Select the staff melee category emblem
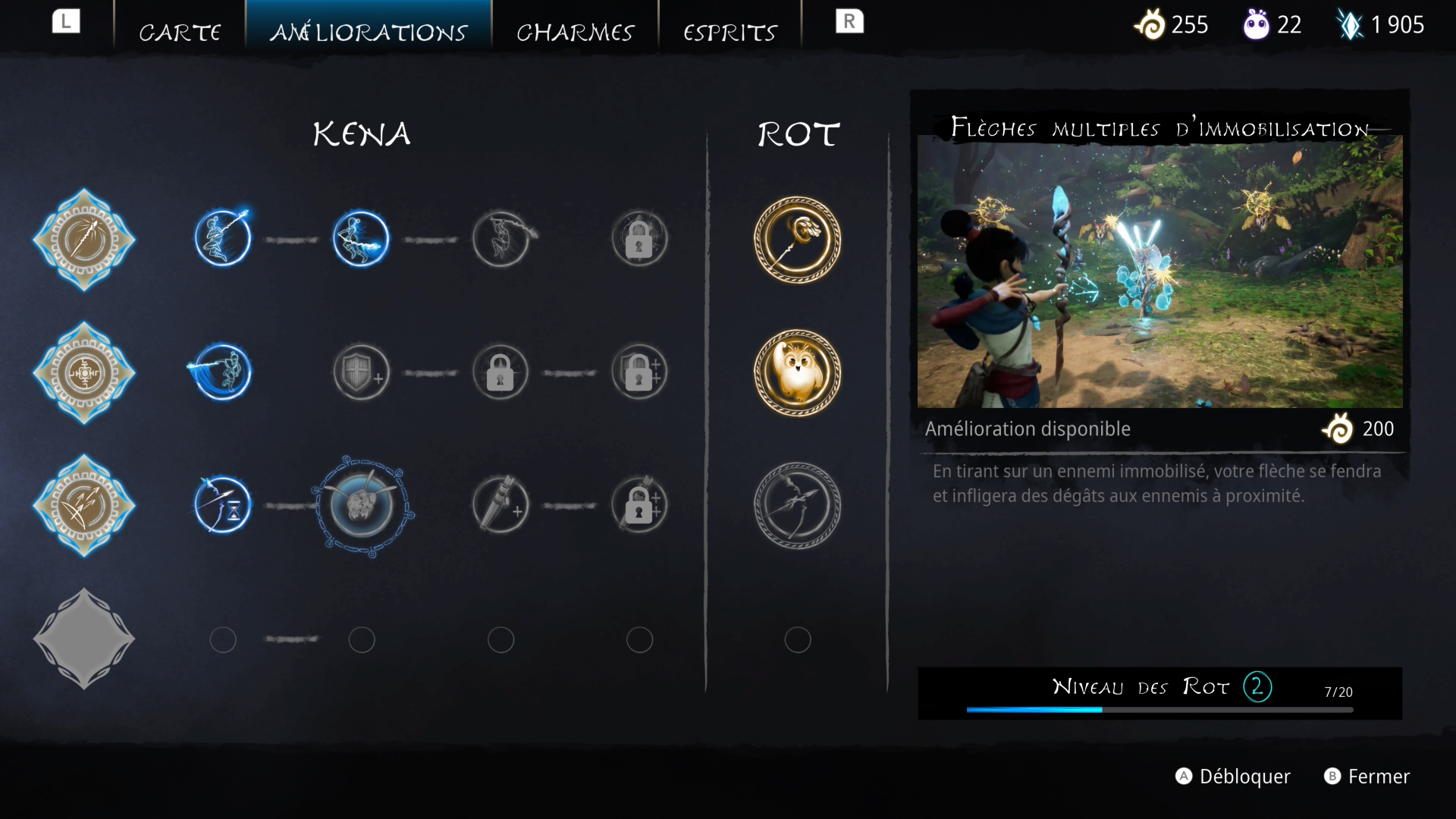Image resolution: width=1456 pixels, height=819 pixels. point(84,240)
